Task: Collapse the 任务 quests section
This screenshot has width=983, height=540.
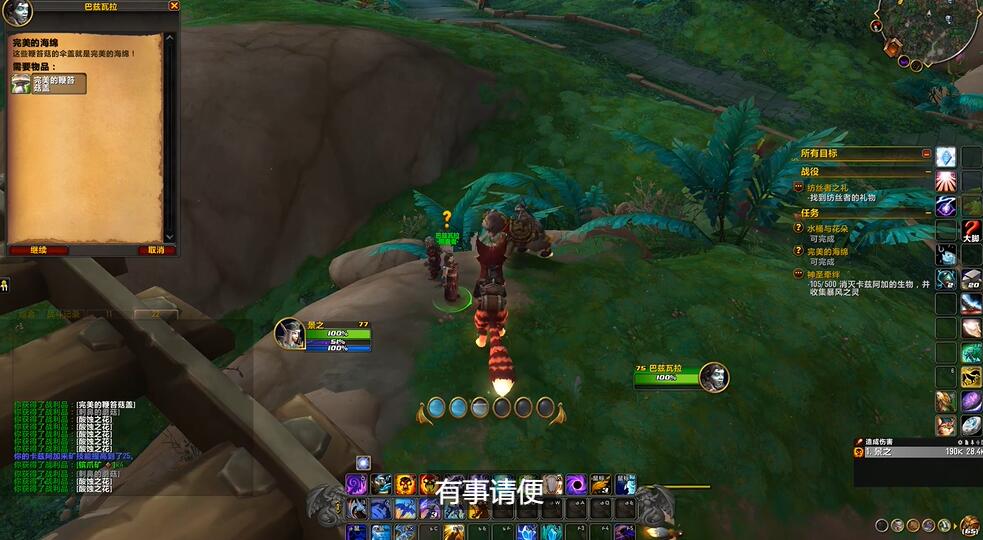Action: pos(927,213)
